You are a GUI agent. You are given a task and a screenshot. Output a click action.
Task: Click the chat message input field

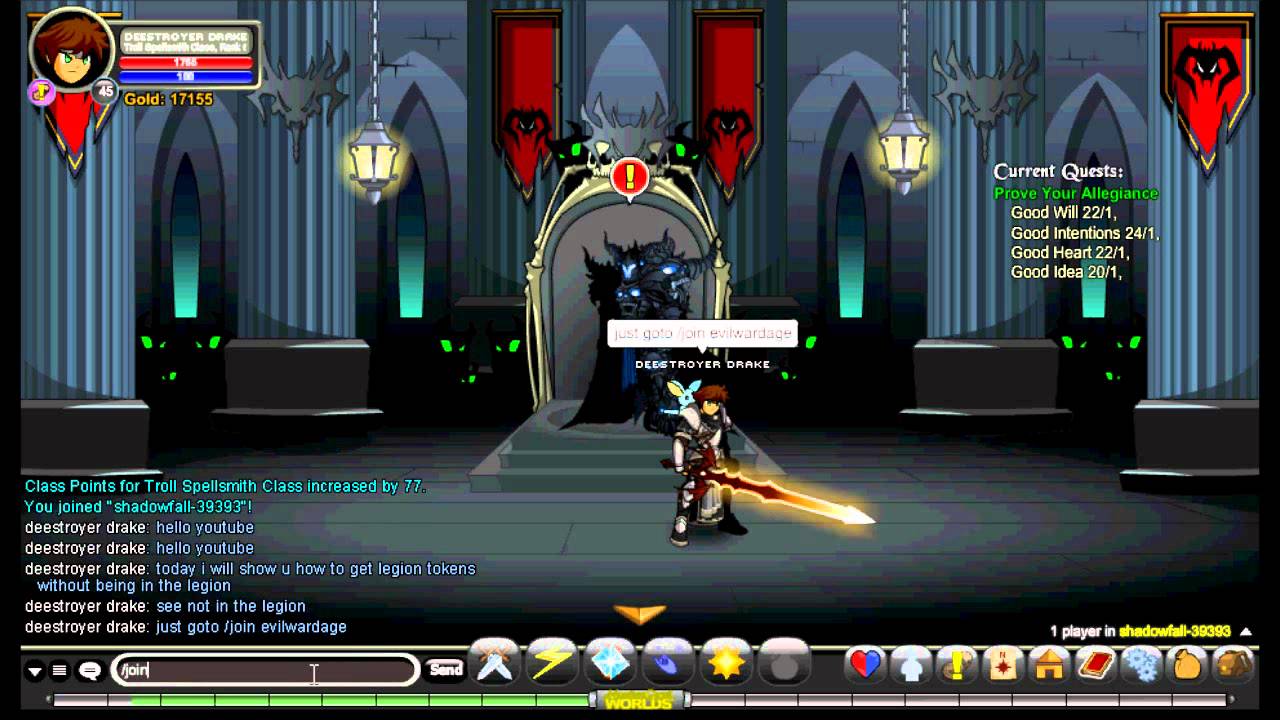265,670
